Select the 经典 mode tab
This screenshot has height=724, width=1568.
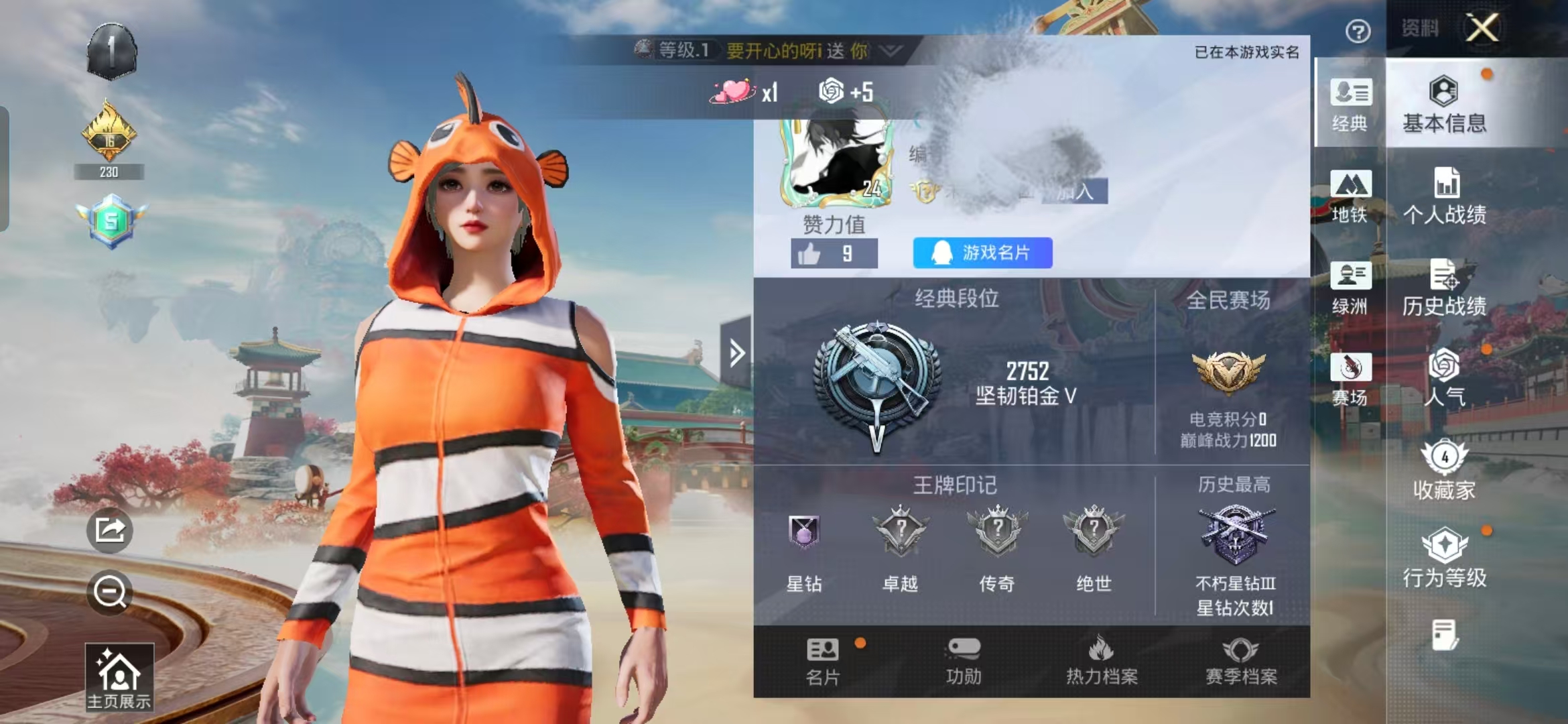point(1350,105)
